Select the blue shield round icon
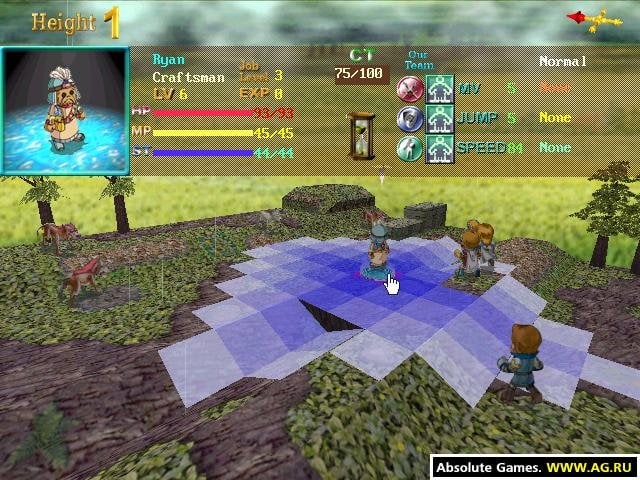Screen dimensions: 640x480 point(410,119)
